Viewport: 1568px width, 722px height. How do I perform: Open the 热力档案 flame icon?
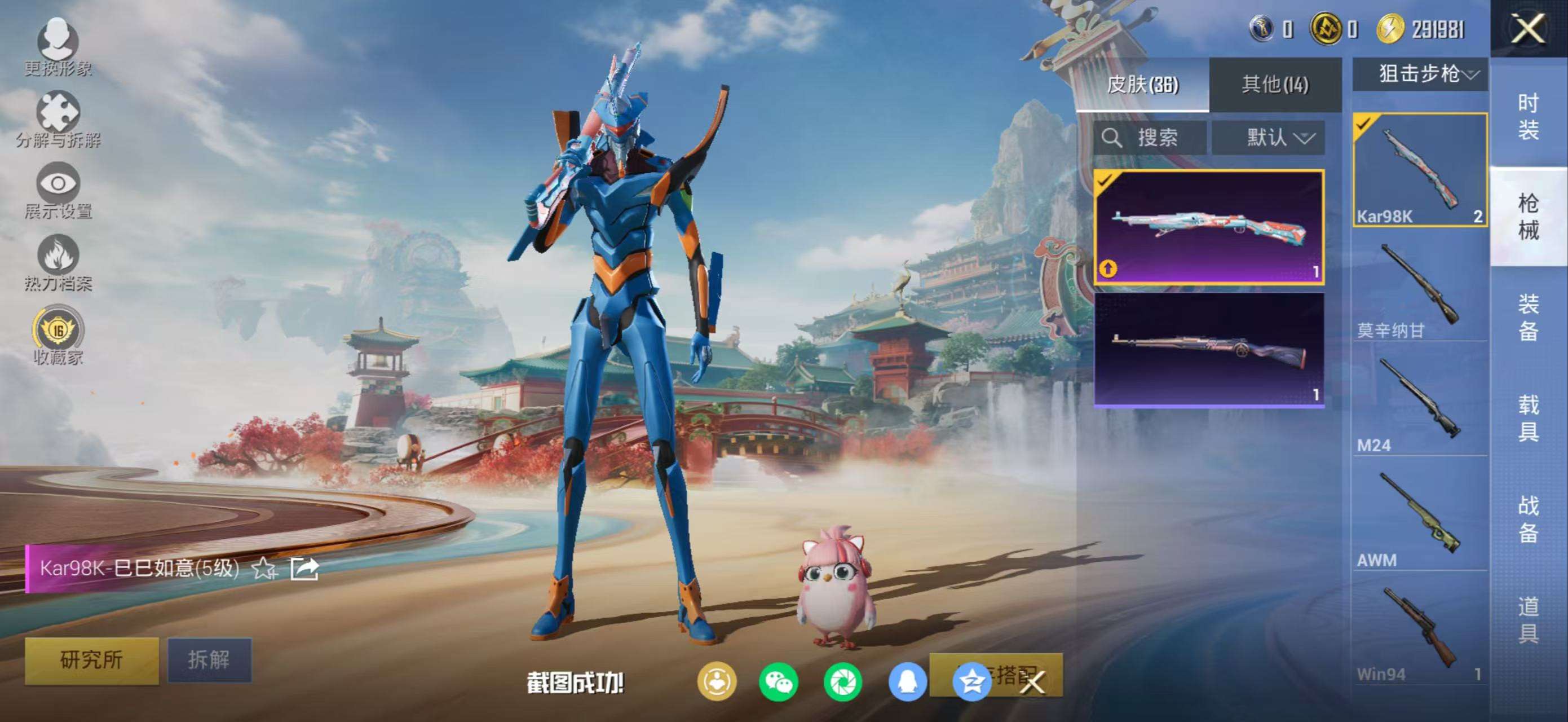click(x=58, y=262)
